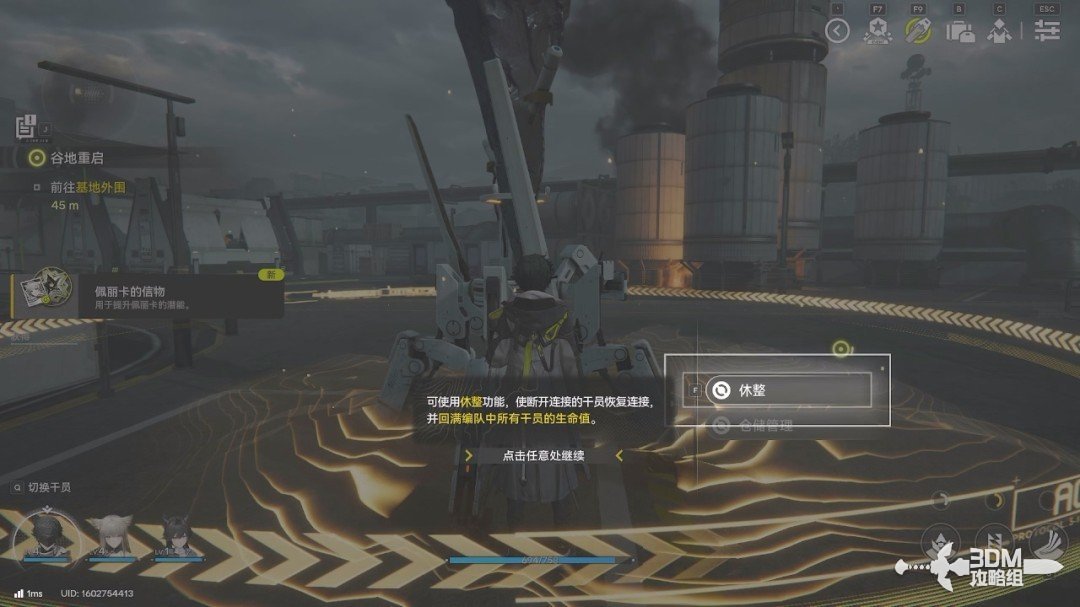Open the mission log icon
The width and height of the screenshot is (1080, 607).
click(x=26, y=127)
